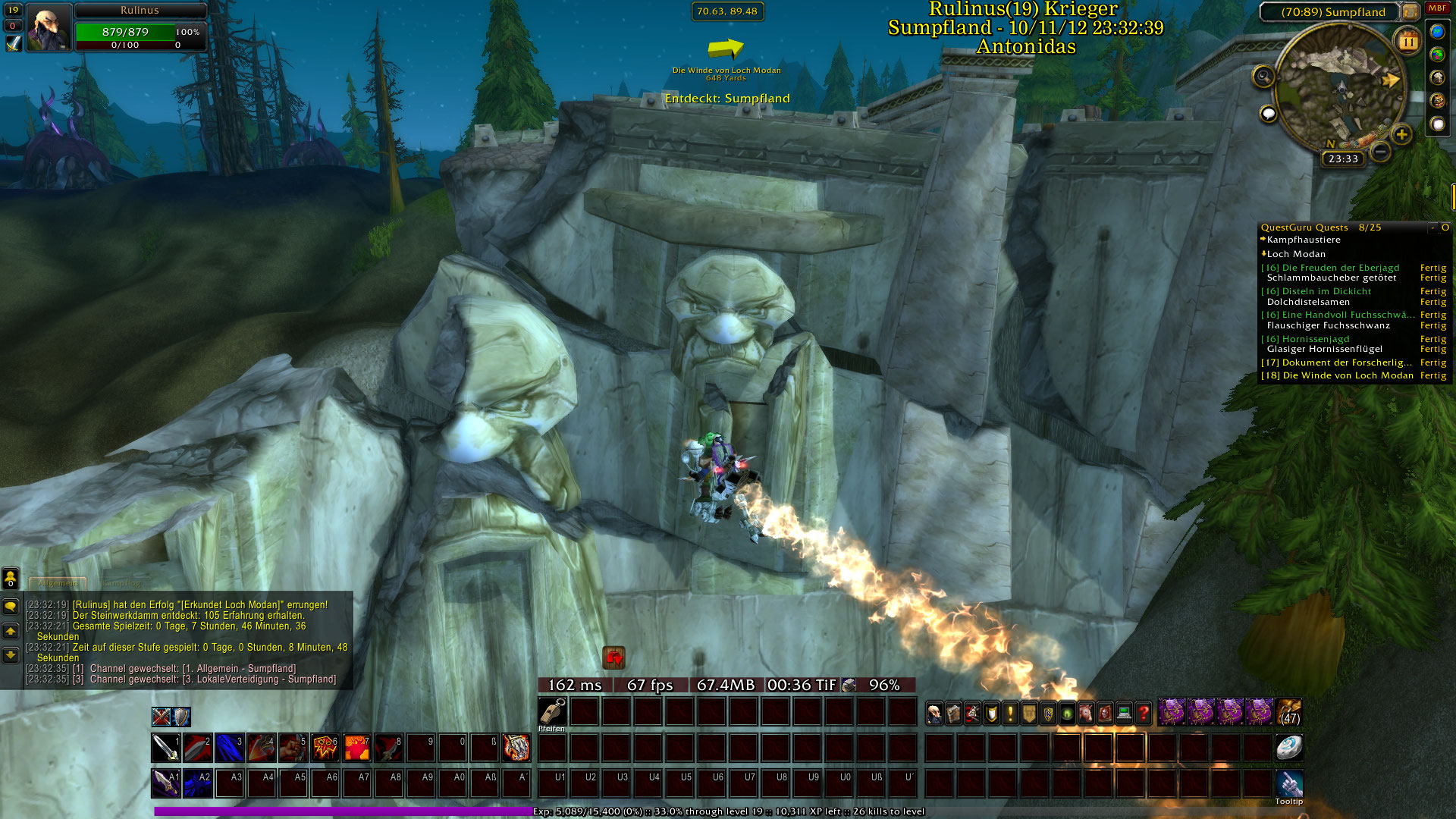1456x819 pixels.
Task: Use the sword ability in slot 1
Action: pyautogui.click(x=165, y=748)
